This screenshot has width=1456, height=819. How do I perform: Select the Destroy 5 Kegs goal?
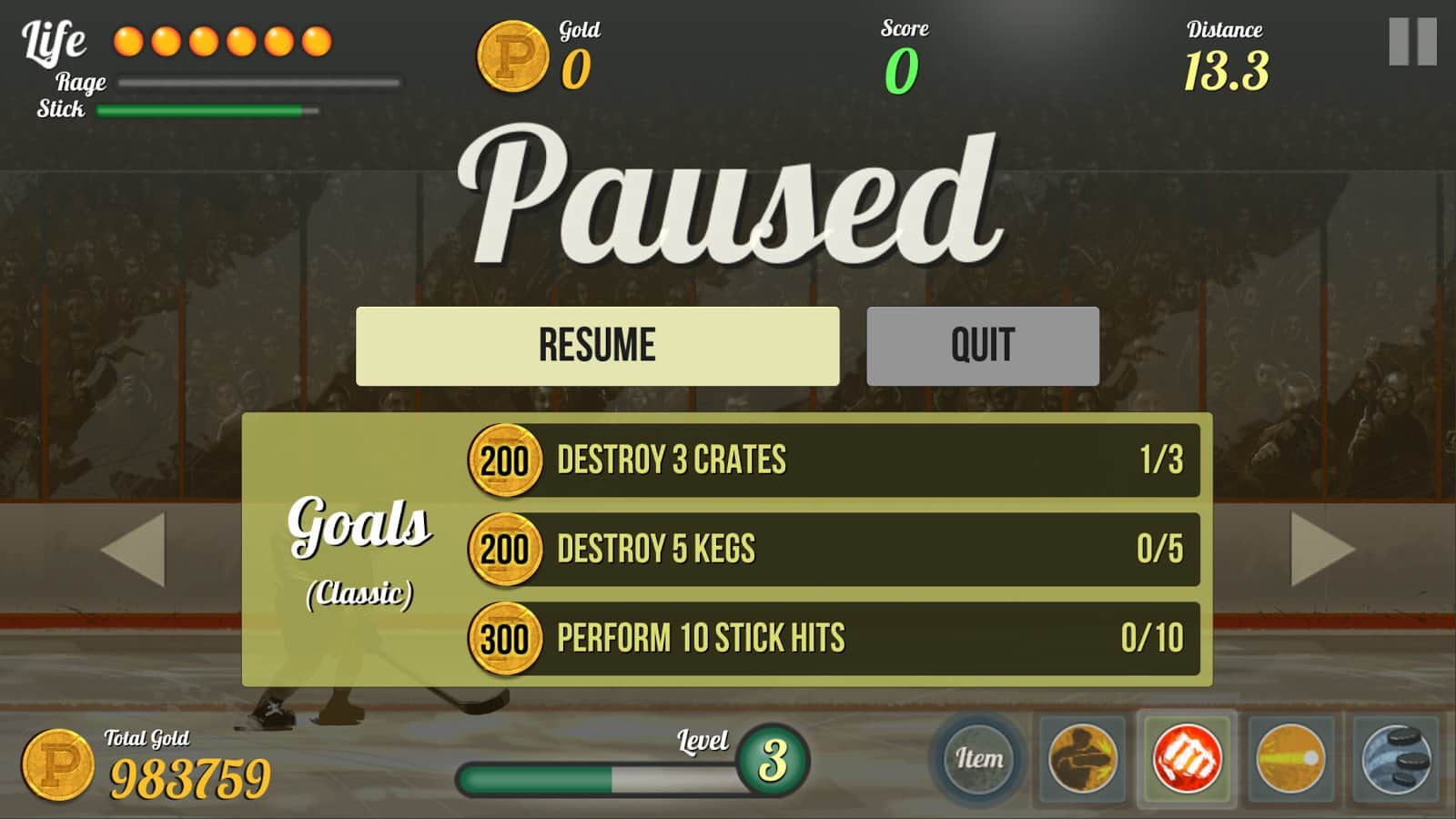833,550
